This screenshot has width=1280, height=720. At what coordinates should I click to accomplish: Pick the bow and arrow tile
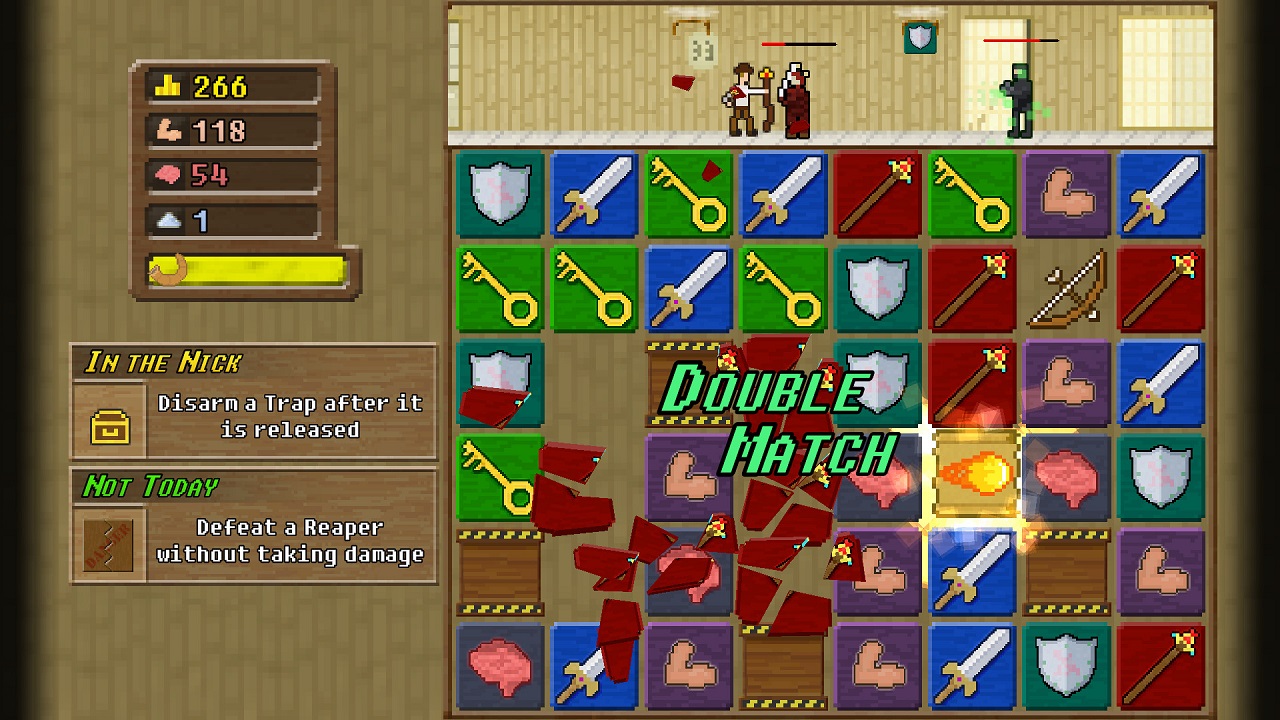coord(1067,289)
